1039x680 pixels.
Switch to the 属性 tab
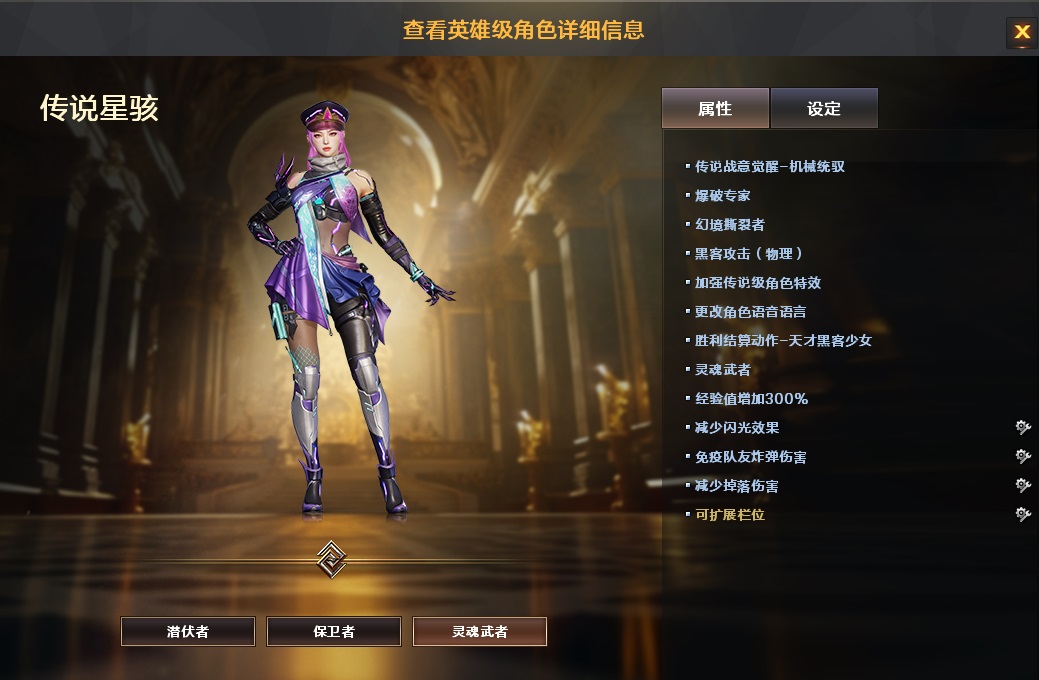(715, 108)
